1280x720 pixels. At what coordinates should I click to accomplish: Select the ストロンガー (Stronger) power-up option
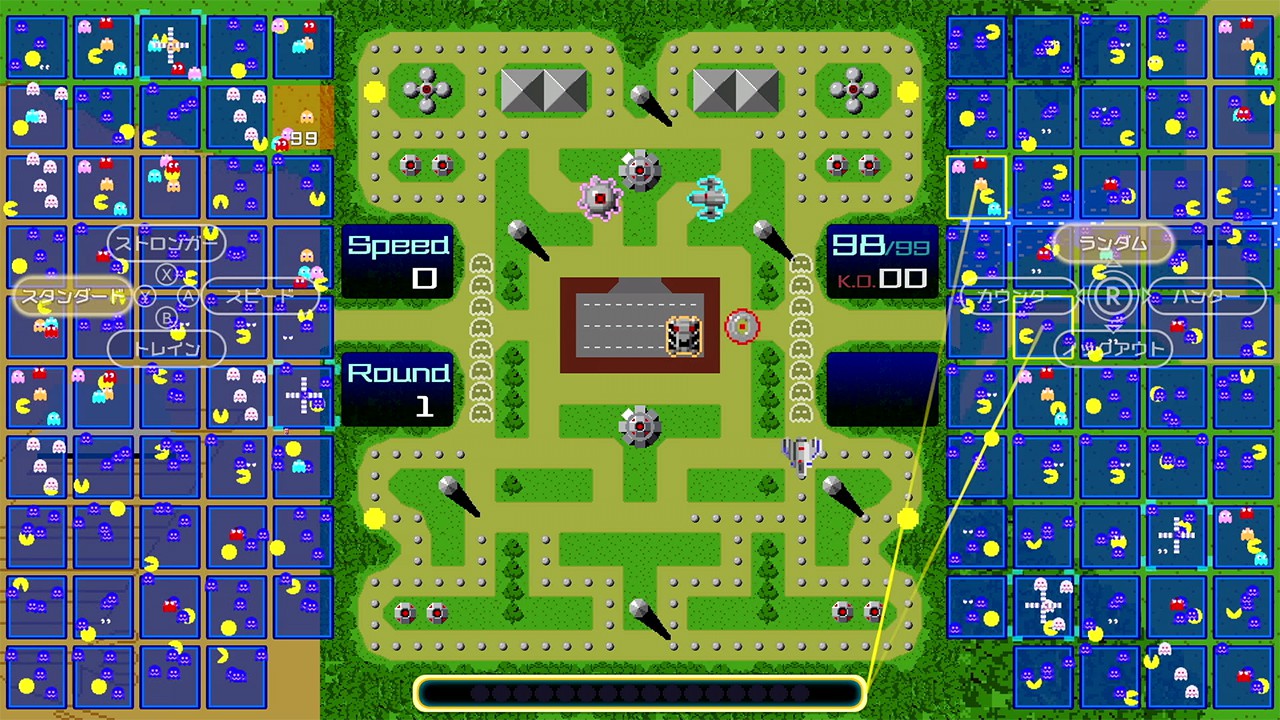166,243
